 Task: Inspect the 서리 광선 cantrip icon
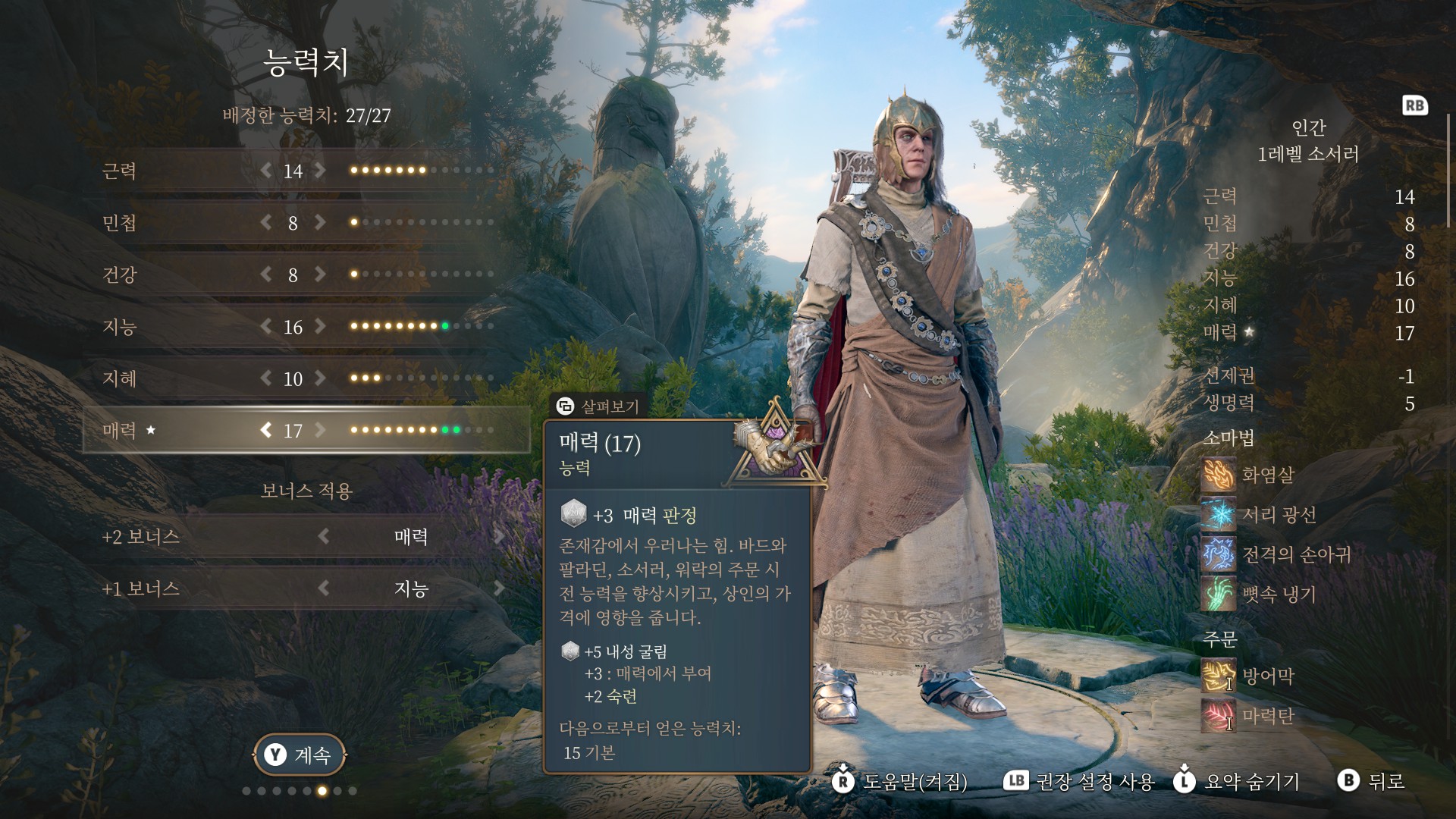point(1218,515)
